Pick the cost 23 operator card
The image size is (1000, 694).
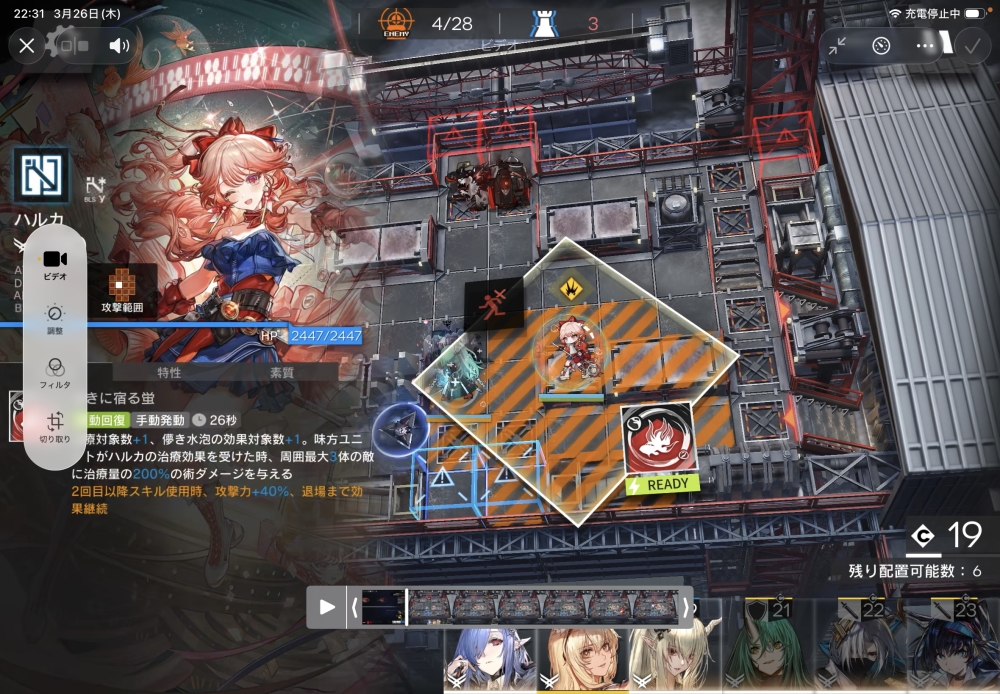(x=955, y=648)
